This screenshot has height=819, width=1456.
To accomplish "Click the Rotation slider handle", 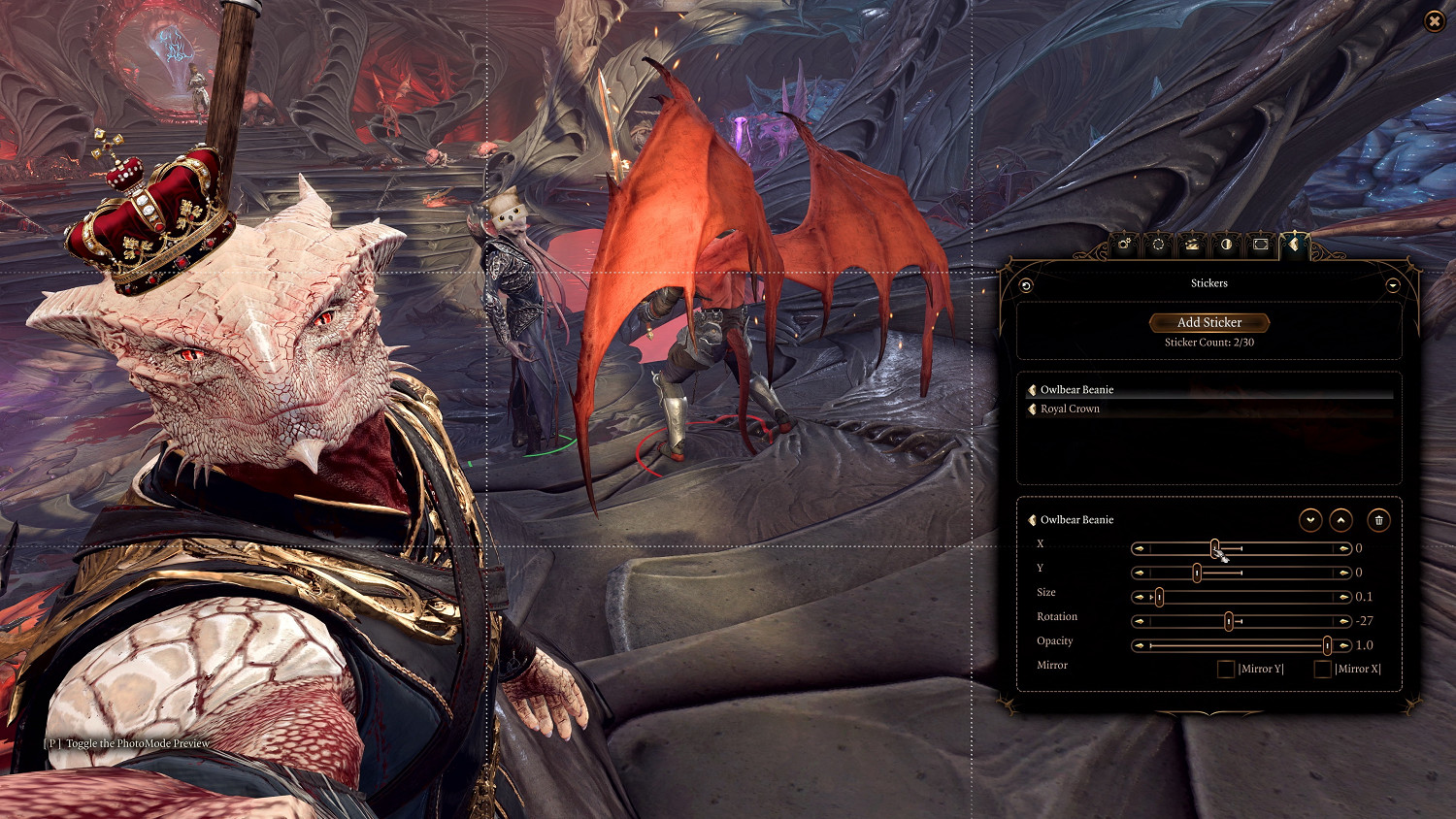I will click(1229, 621).
